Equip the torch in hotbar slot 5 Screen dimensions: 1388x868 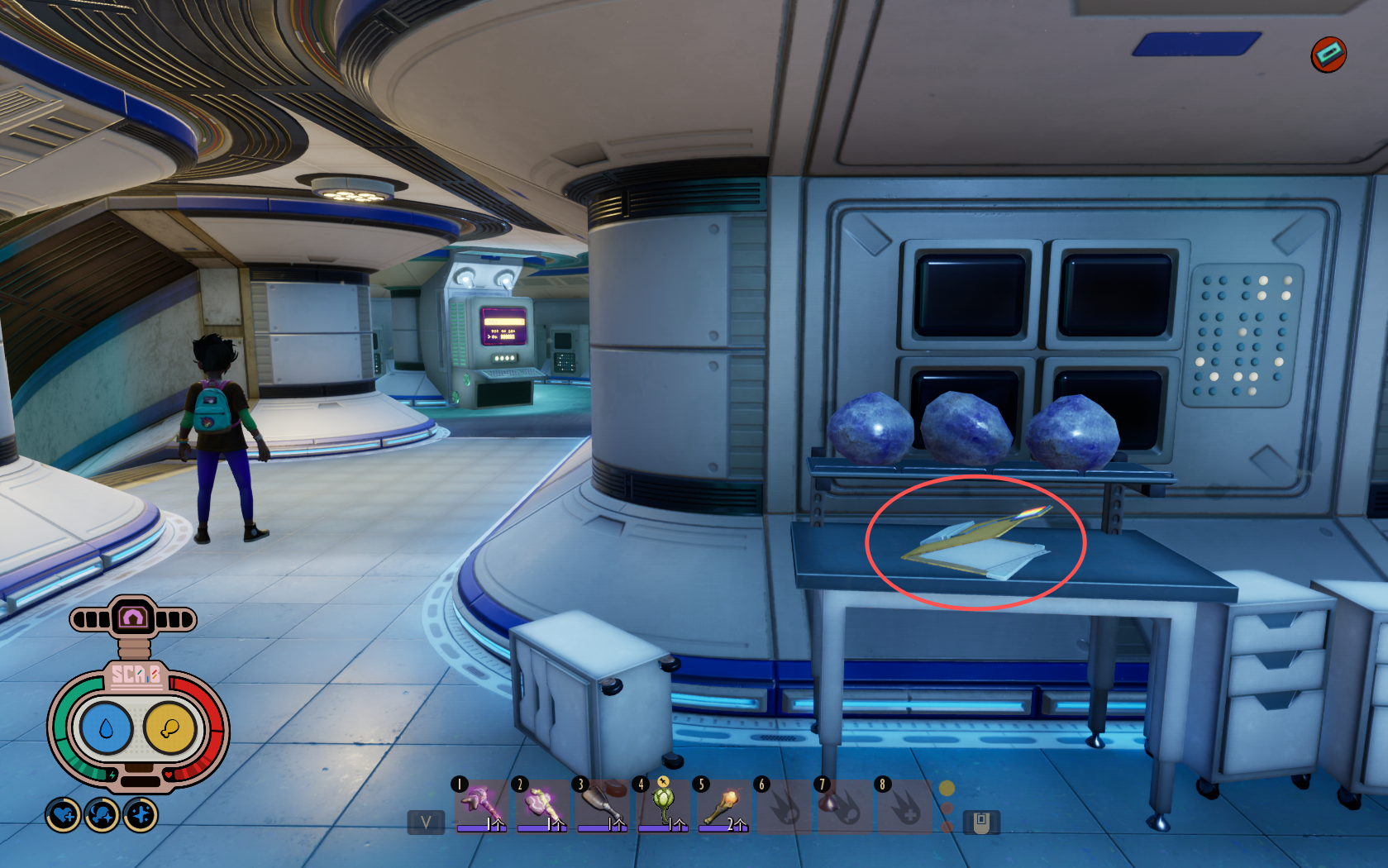[723, 804]
